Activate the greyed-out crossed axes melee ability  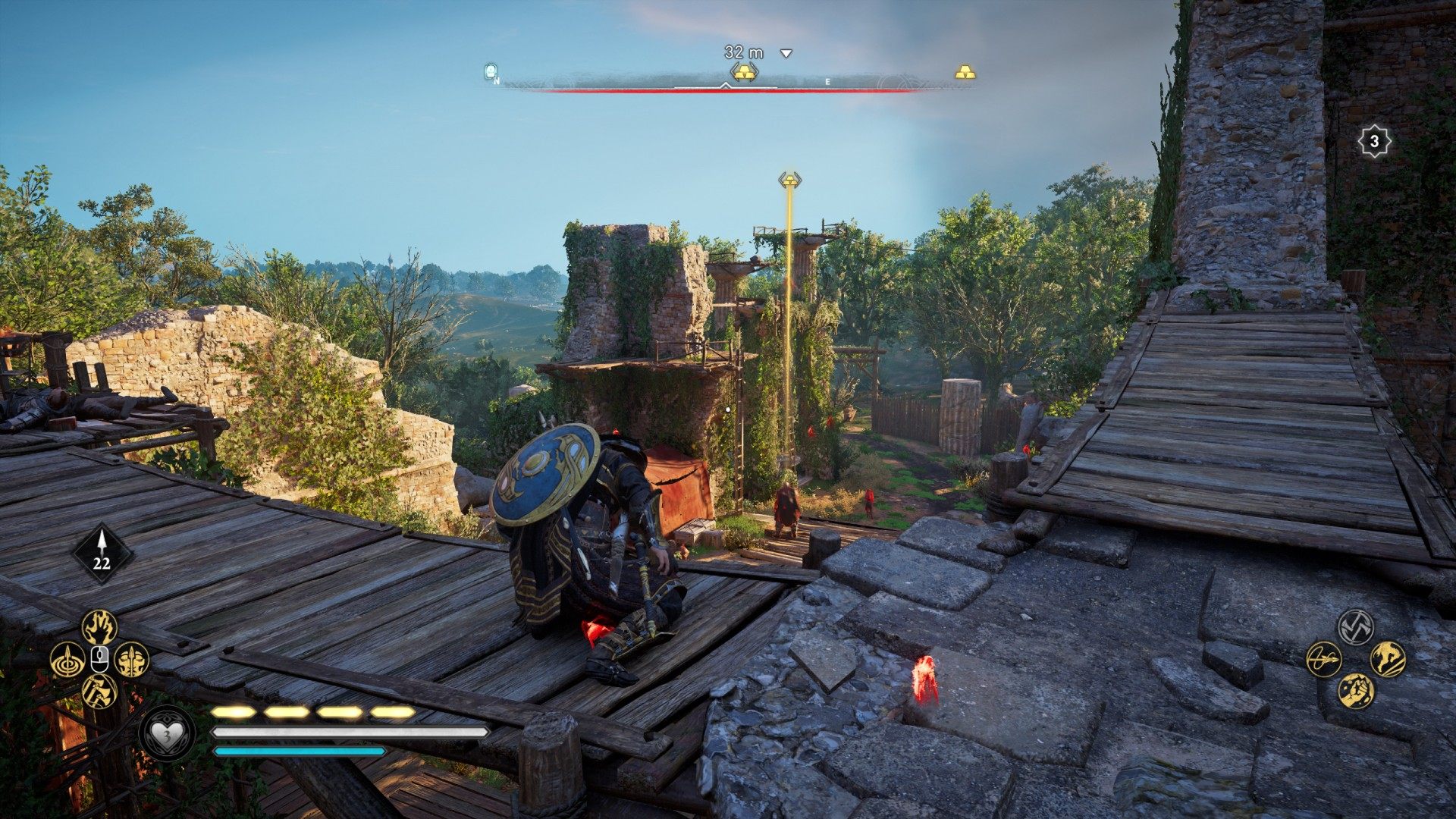coord(1356,627)
